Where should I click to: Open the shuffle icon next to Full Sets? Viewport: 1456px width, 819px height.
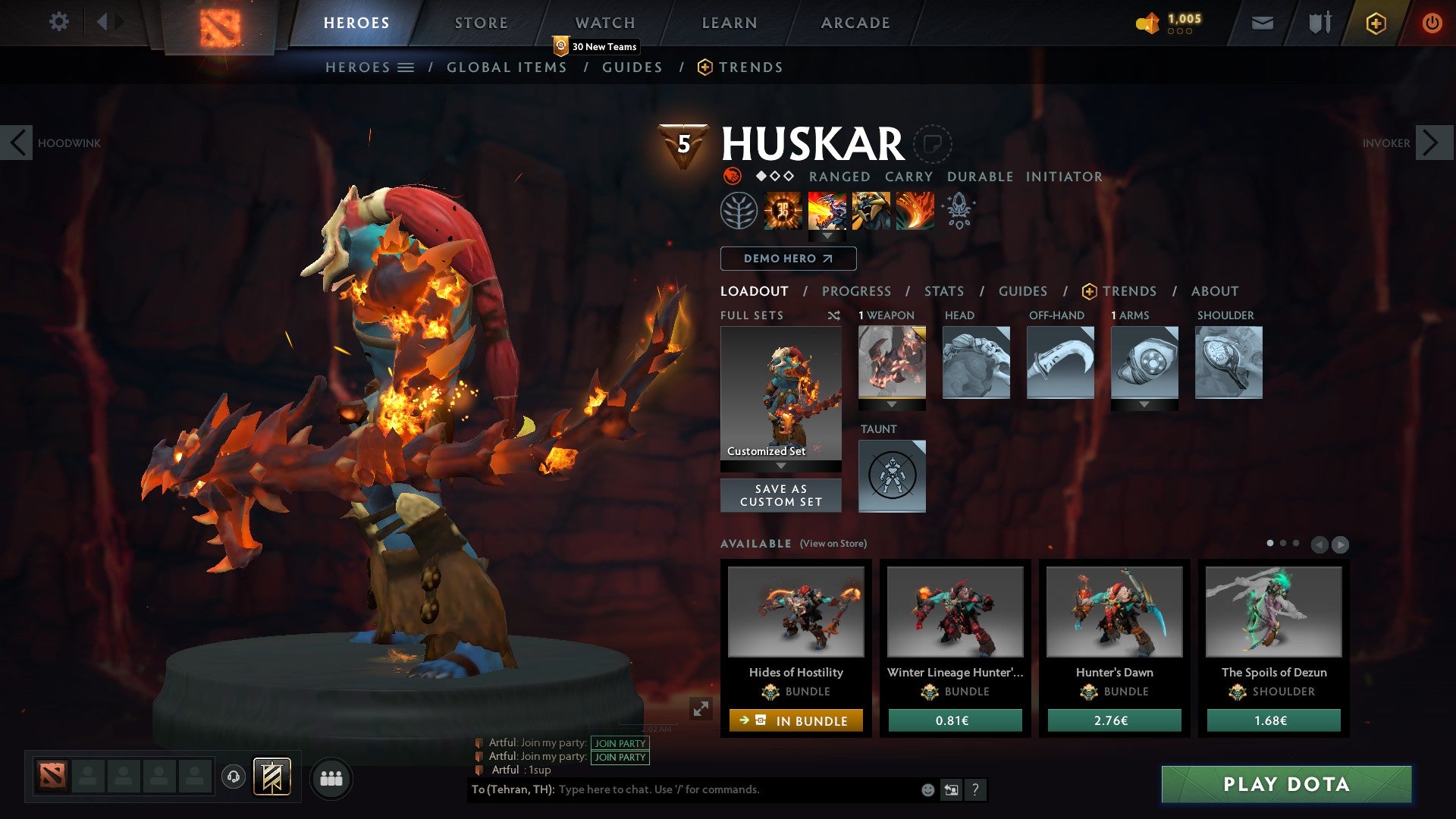(x=834, y=315)
